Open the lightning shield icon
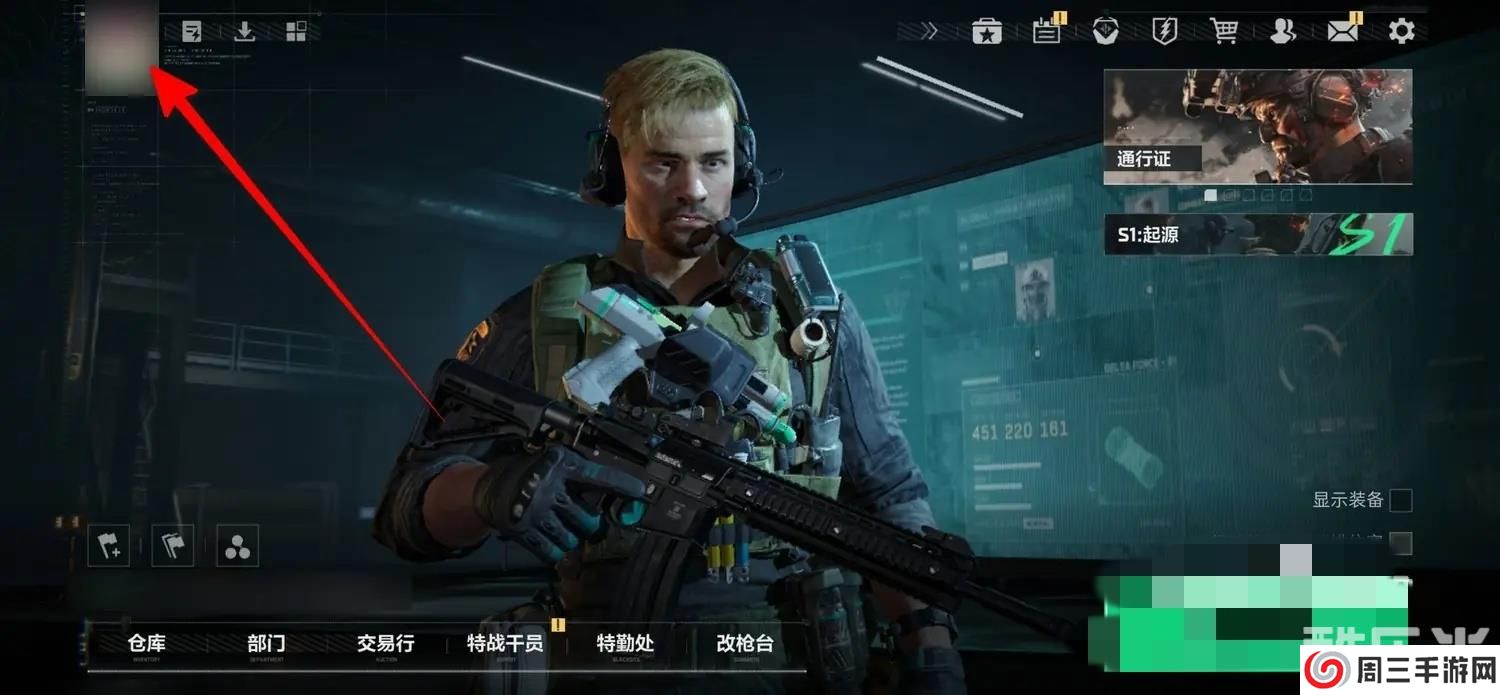Screen dimensions: 1500x695 1165,31
